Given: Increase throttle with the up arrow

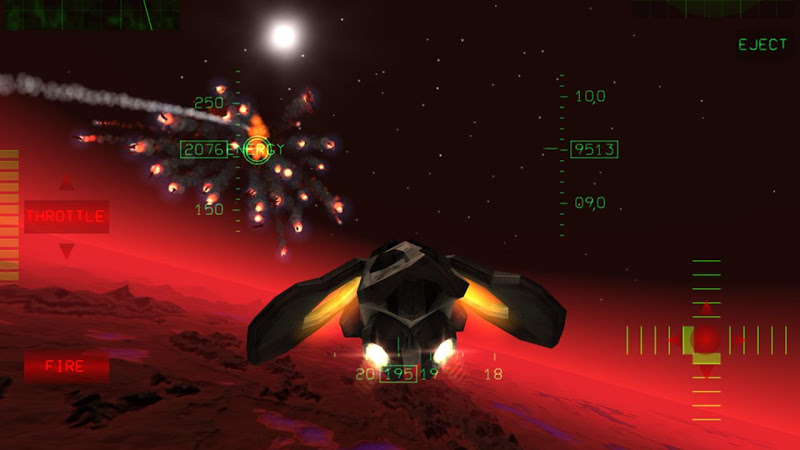Looking at the screenshot, I should coord(66,183).
